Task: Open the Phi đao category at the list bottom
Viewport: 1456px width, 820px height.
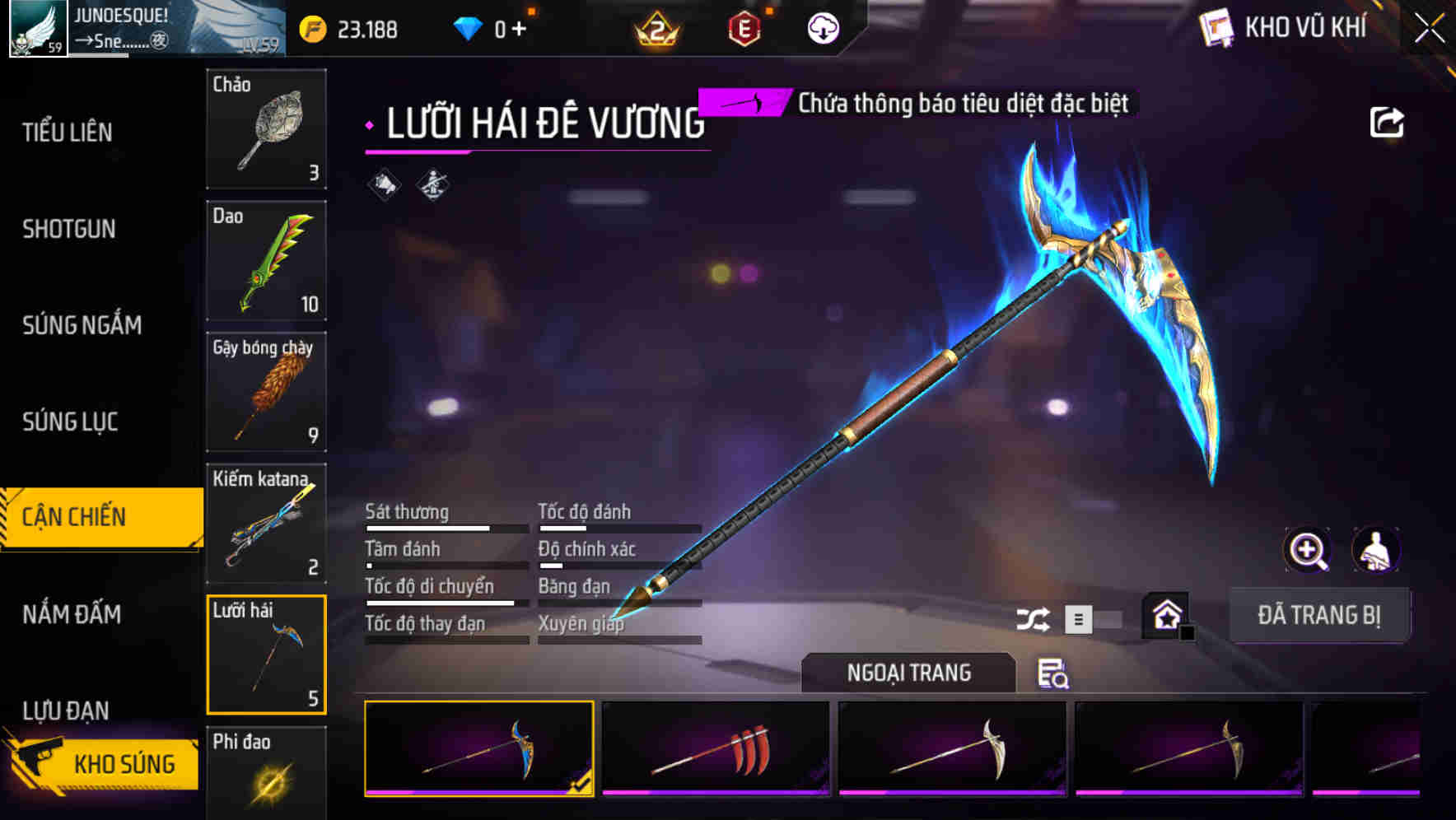Action: 266,774
